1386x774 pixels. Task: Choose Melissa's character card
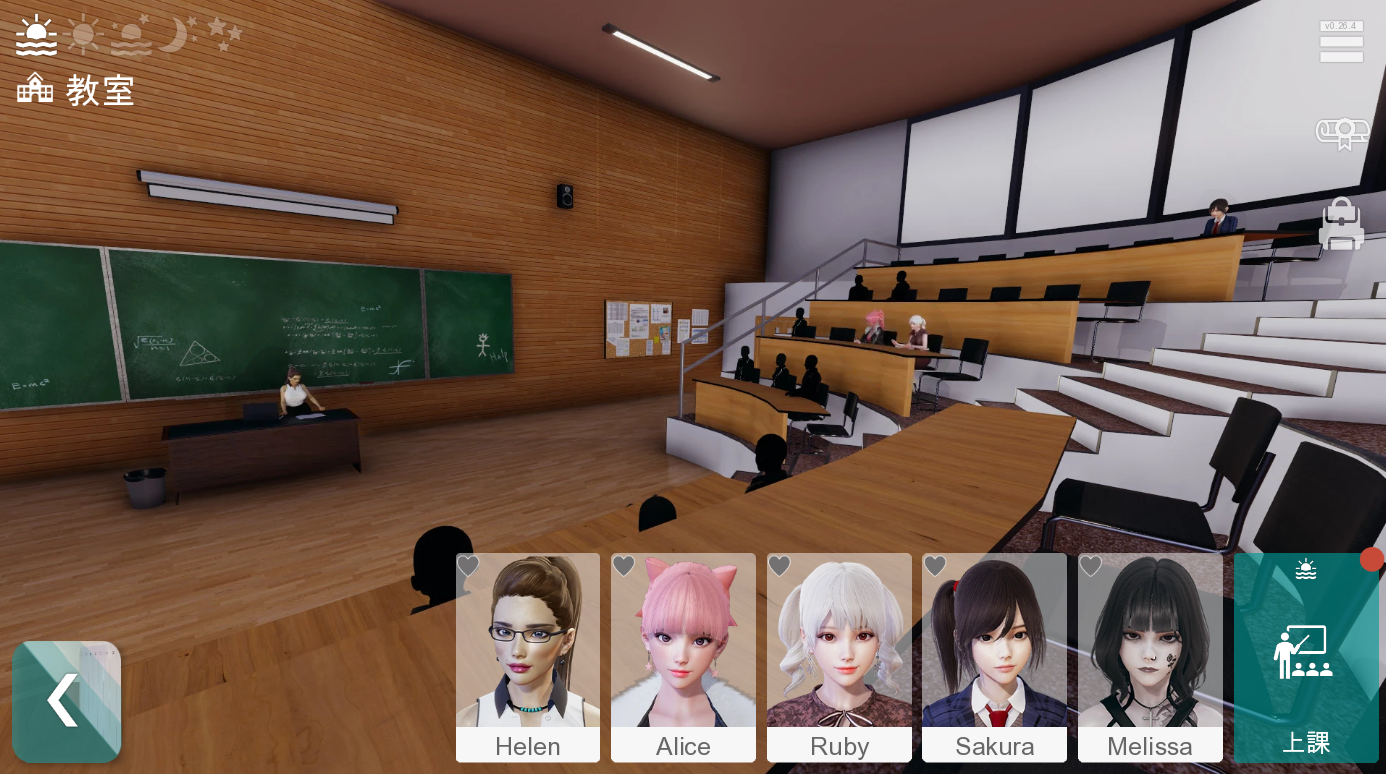coord(1150,656)
